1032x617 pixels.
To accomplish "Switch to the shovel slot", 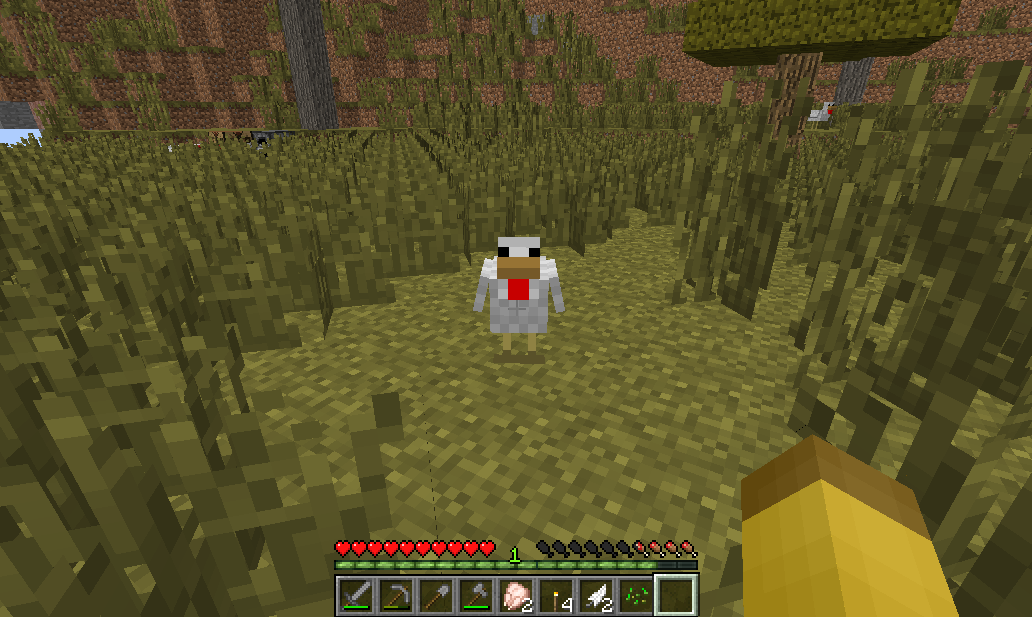I will pos(434,596).
